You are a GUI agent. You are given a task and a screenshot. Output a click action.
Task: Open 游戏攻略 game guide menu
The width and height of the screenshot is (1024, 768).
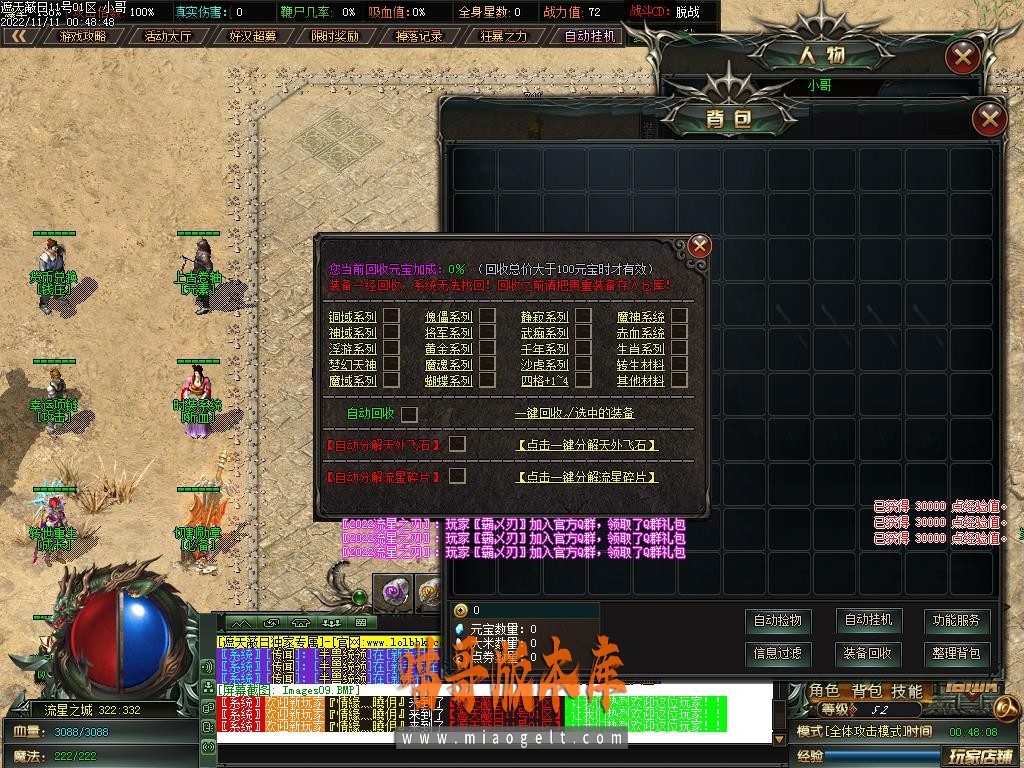tap(83, 36)
